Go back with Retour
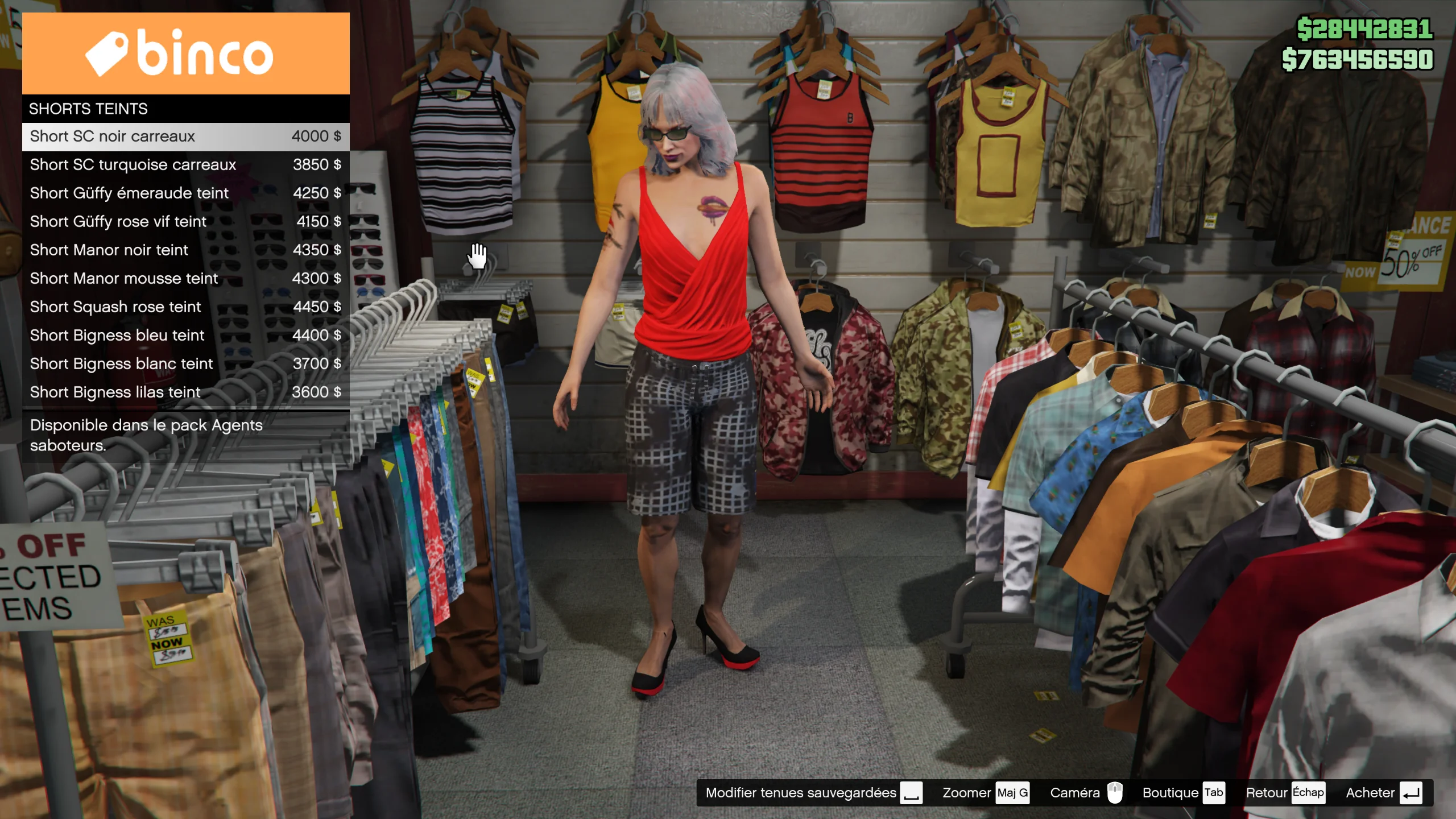 pos(1285,793)
